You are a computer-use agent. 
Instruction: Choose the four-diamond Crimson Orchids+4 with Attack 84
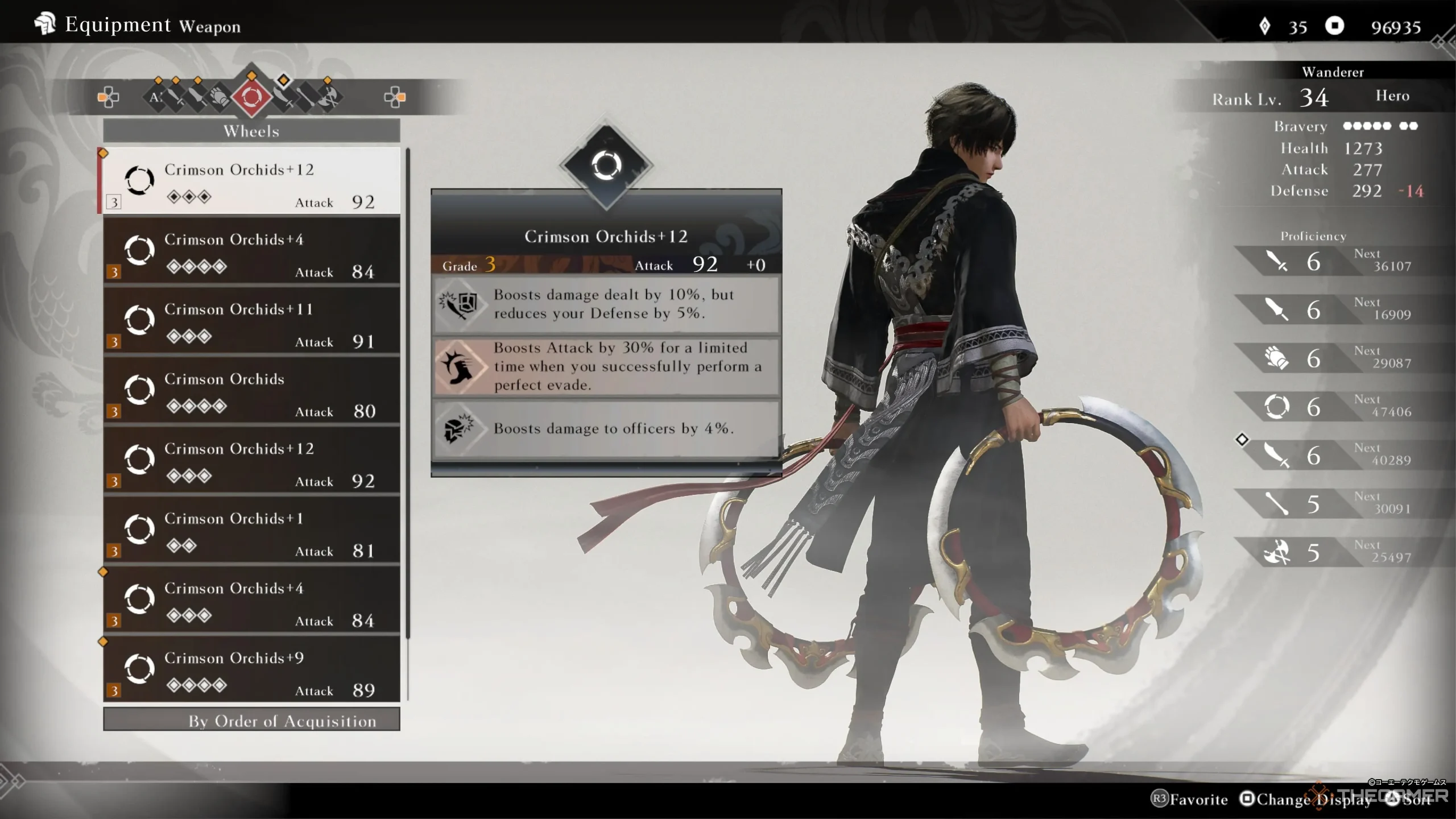251,251
